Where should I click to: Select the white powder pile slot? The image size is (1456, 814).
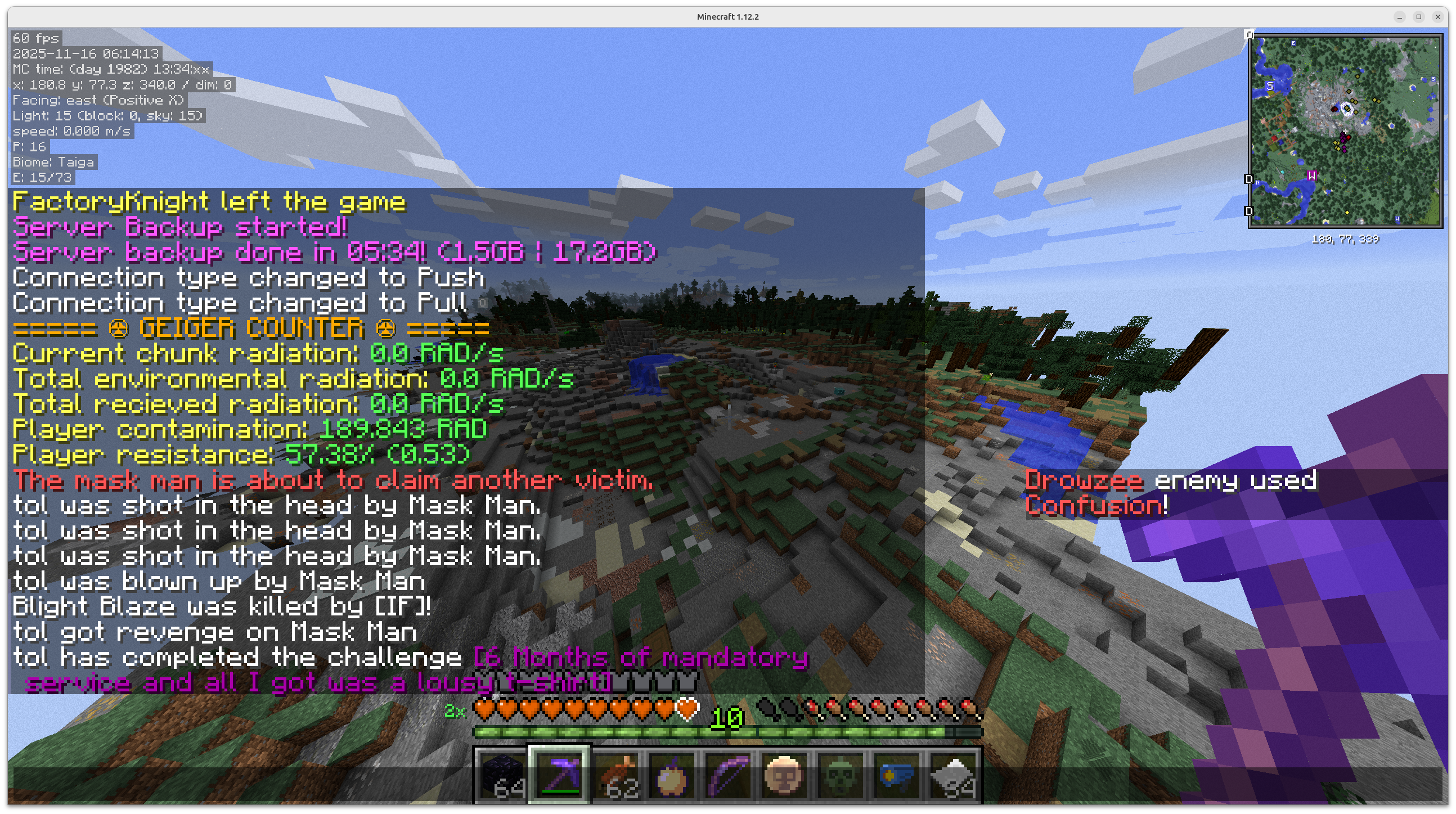(x=954, y=775)
